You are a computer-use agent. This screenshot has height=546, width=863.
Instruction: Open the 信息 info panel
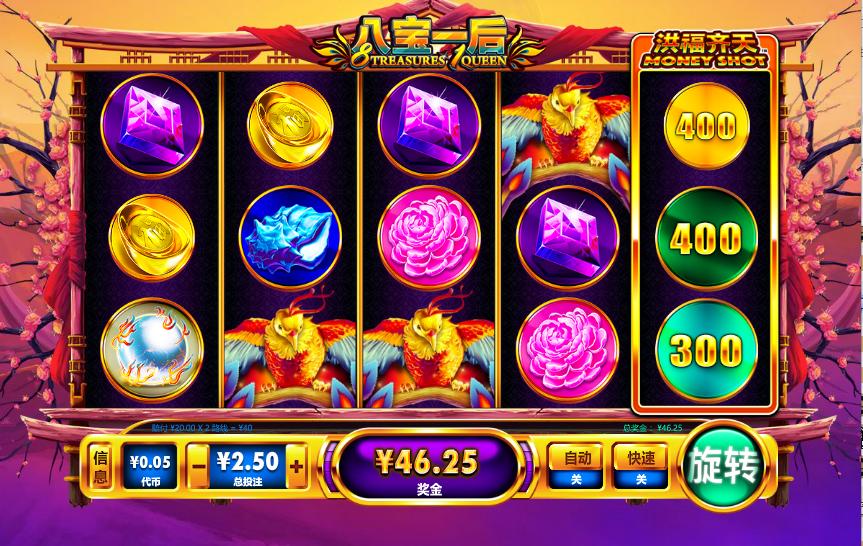[100, 467]
